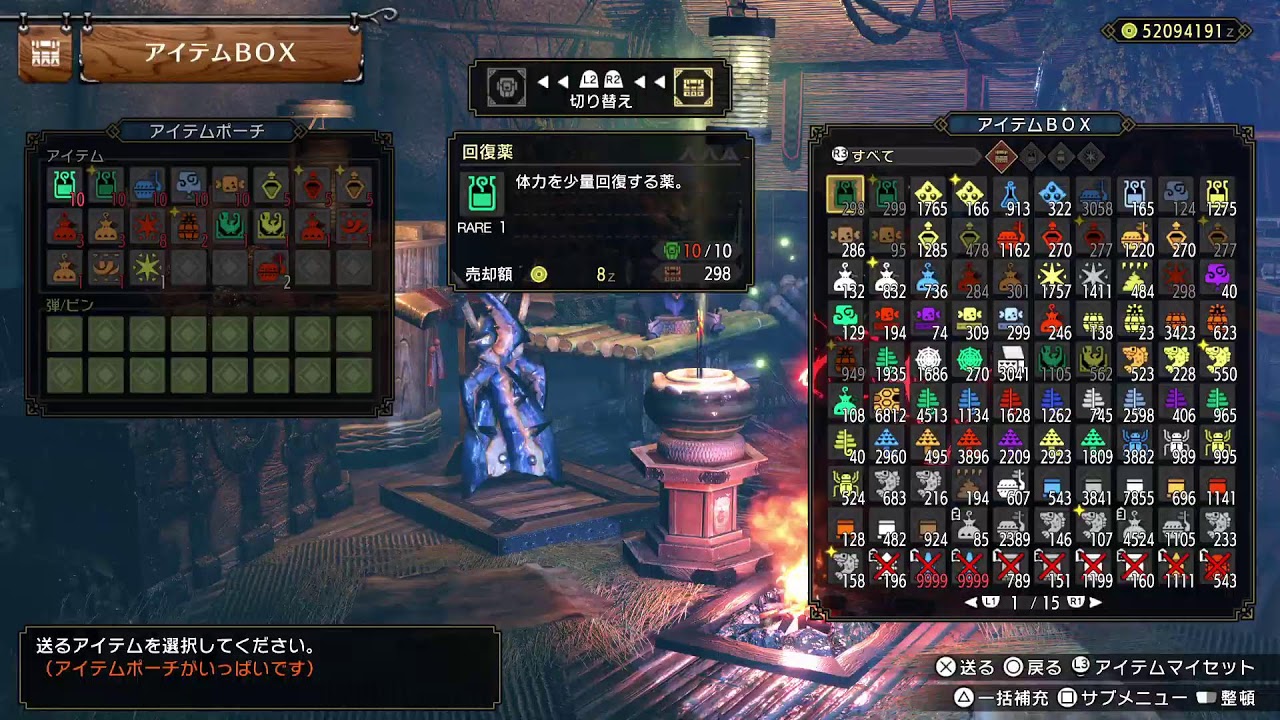Viewport: 1280px width, 720px height.
Task: Select the yellow flash item stack of 1757
Action: 1053,277
